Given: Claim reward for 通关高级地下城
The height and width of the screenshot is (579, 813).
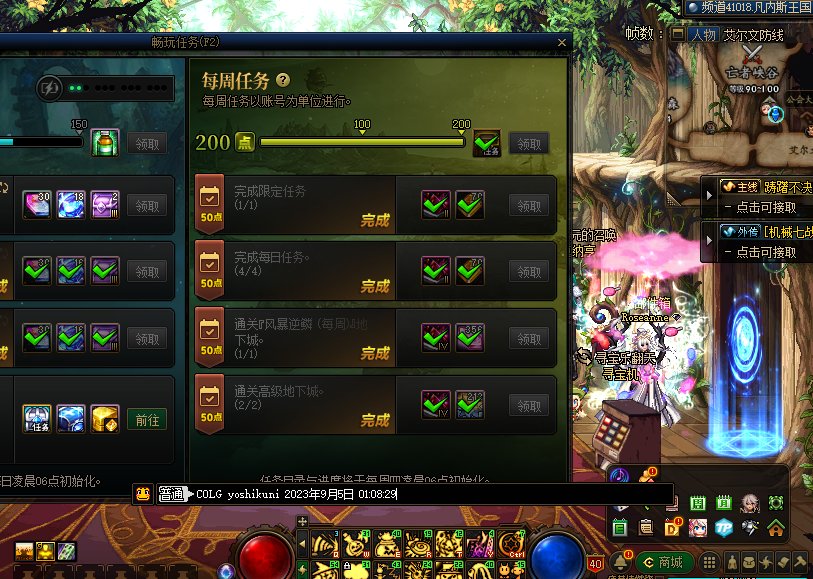Looking at the screenshot, I should pos(529,405).
